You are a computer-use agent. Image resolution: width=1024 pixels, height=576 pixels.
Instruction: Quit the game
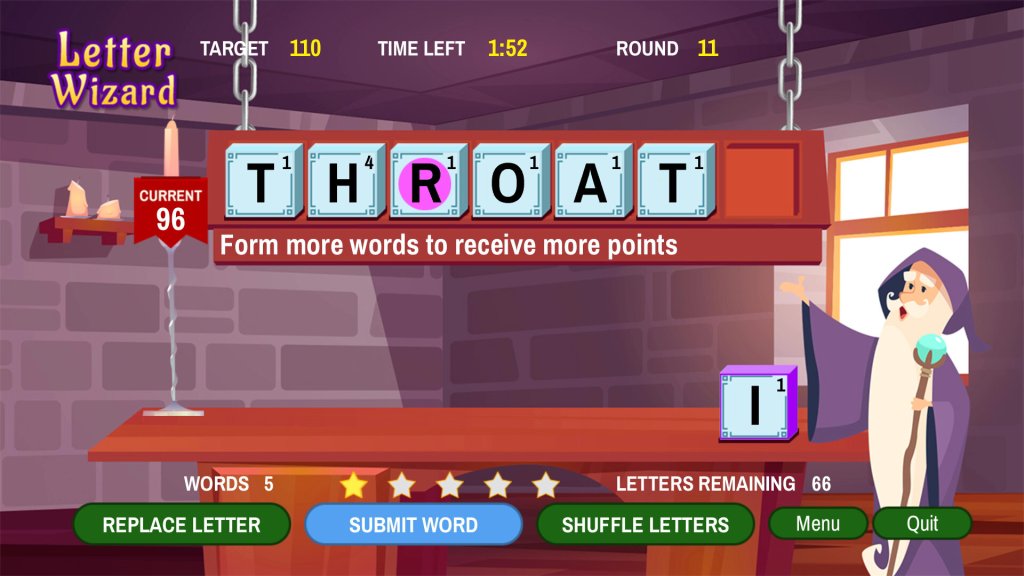922,523
